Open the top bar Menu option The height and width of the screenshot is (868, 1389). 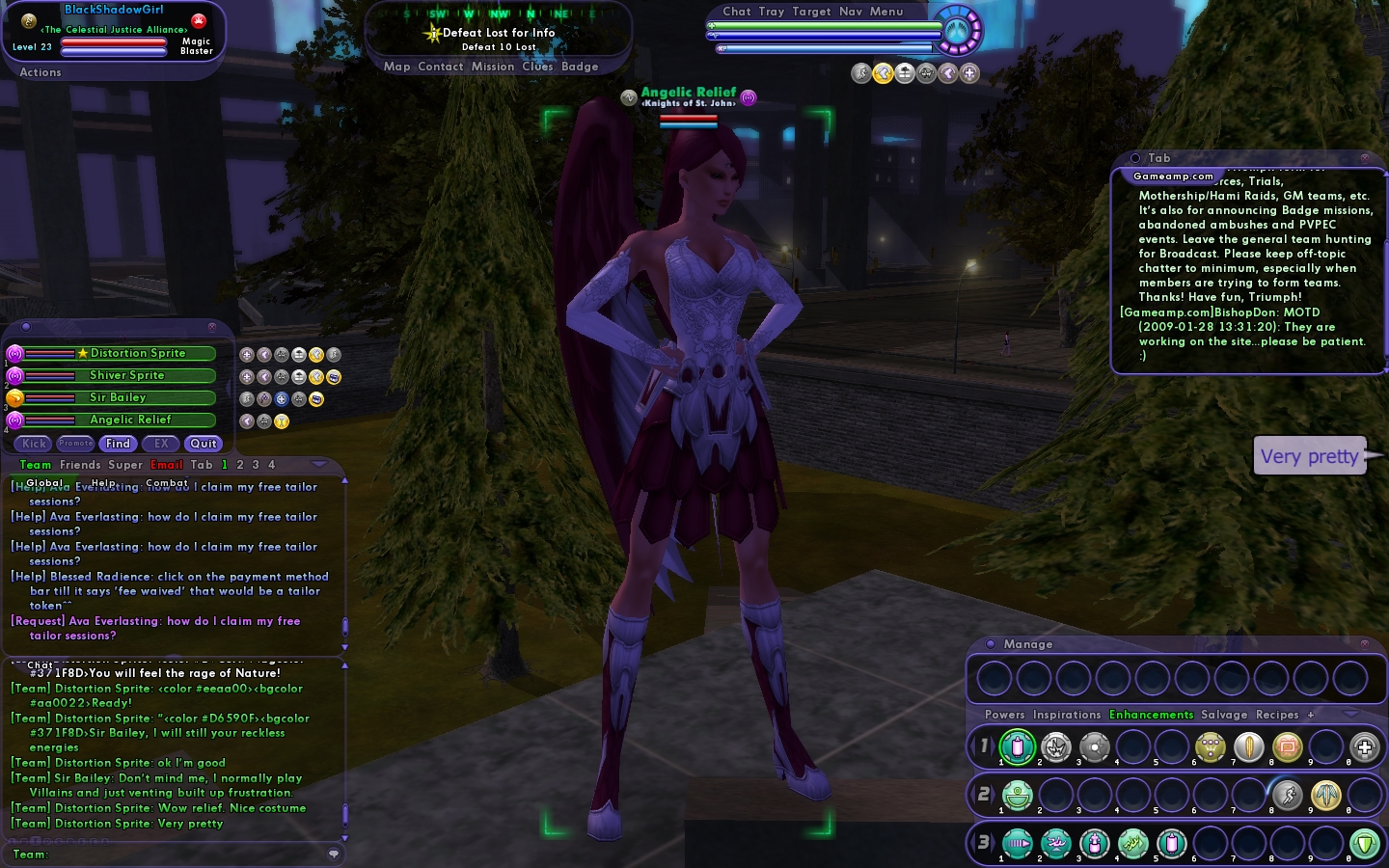tap(886, 12)
